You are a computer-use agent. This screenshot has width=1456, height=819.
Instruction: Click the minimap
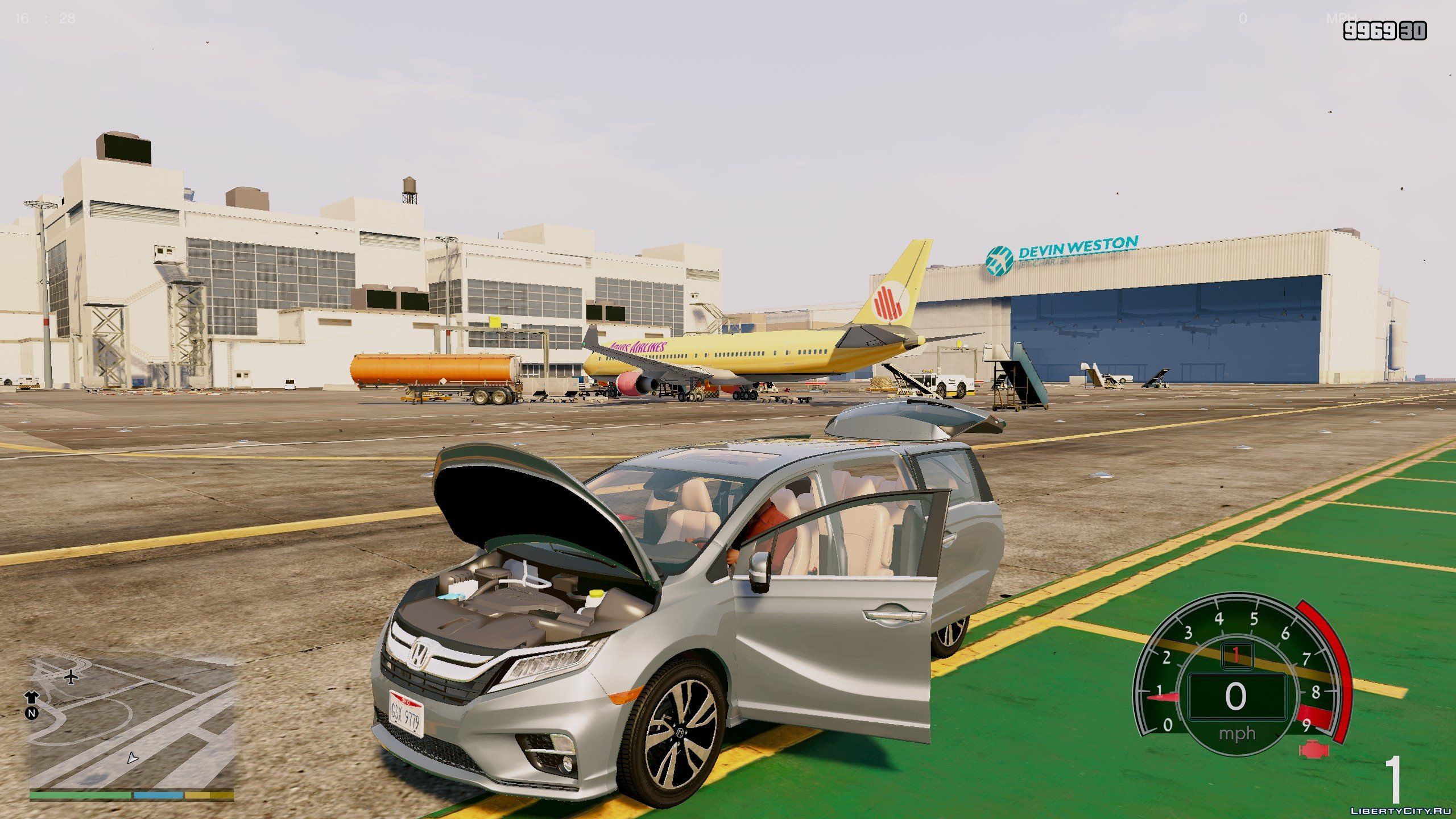132,723
